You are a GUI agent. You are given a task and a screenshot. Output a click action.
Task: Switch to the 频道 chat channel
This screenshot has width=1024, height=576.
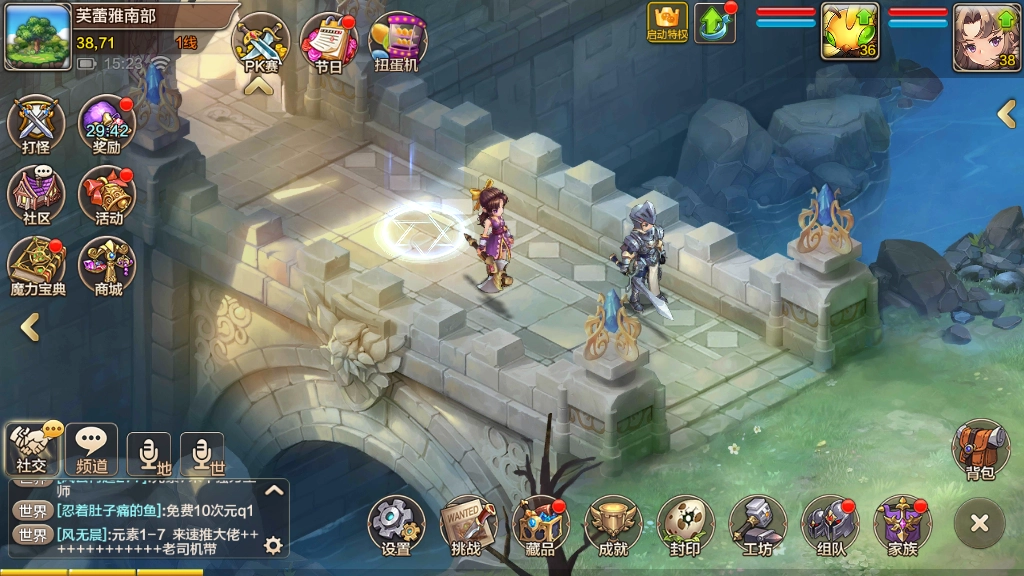pos(91,449)
